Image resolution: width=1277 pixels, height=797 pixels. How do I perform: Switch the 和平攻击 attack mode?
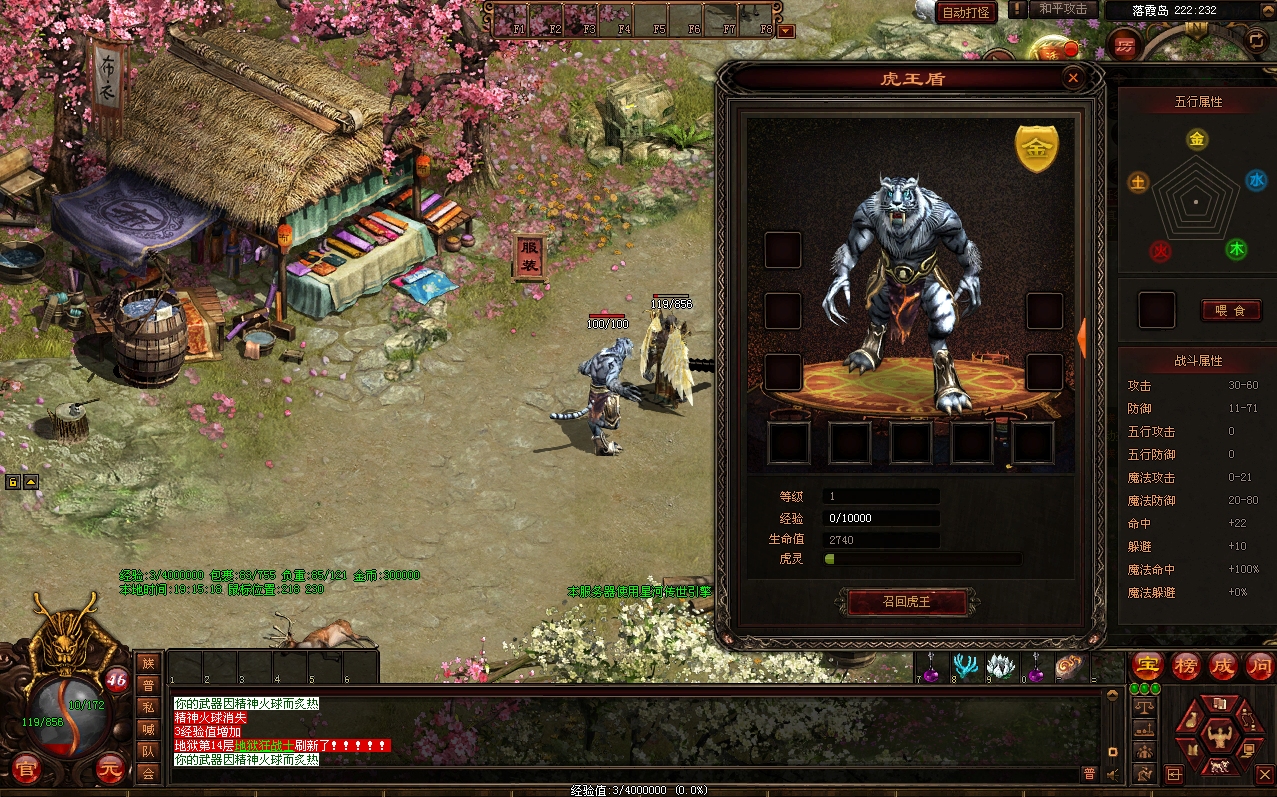[x=1062, y=9]
